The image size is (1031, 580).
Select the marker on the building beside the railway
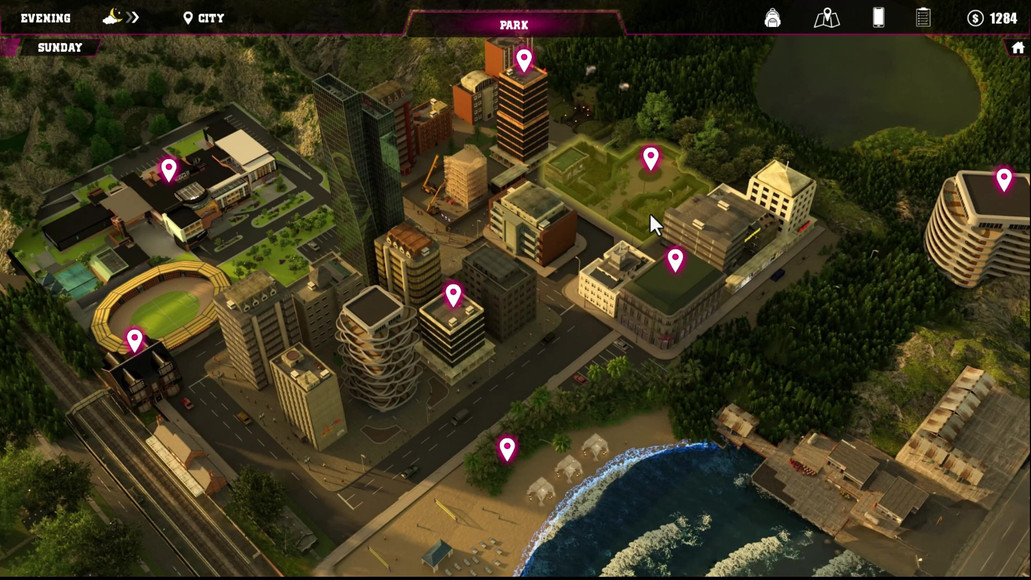click(x=135, y=341)
